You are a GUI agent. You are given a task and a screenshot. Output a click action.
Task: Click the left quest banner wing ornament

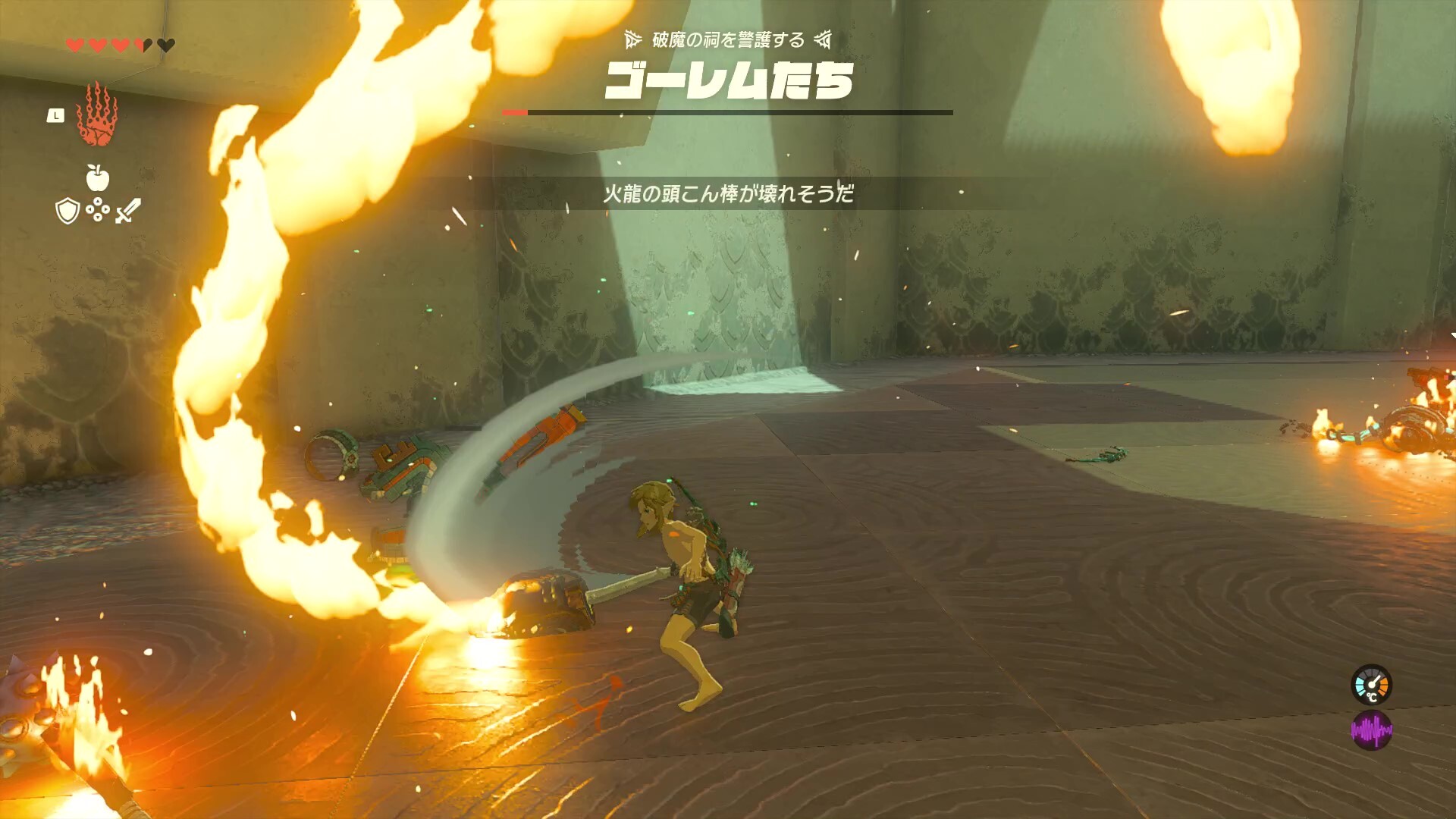[x=632, y=42]
